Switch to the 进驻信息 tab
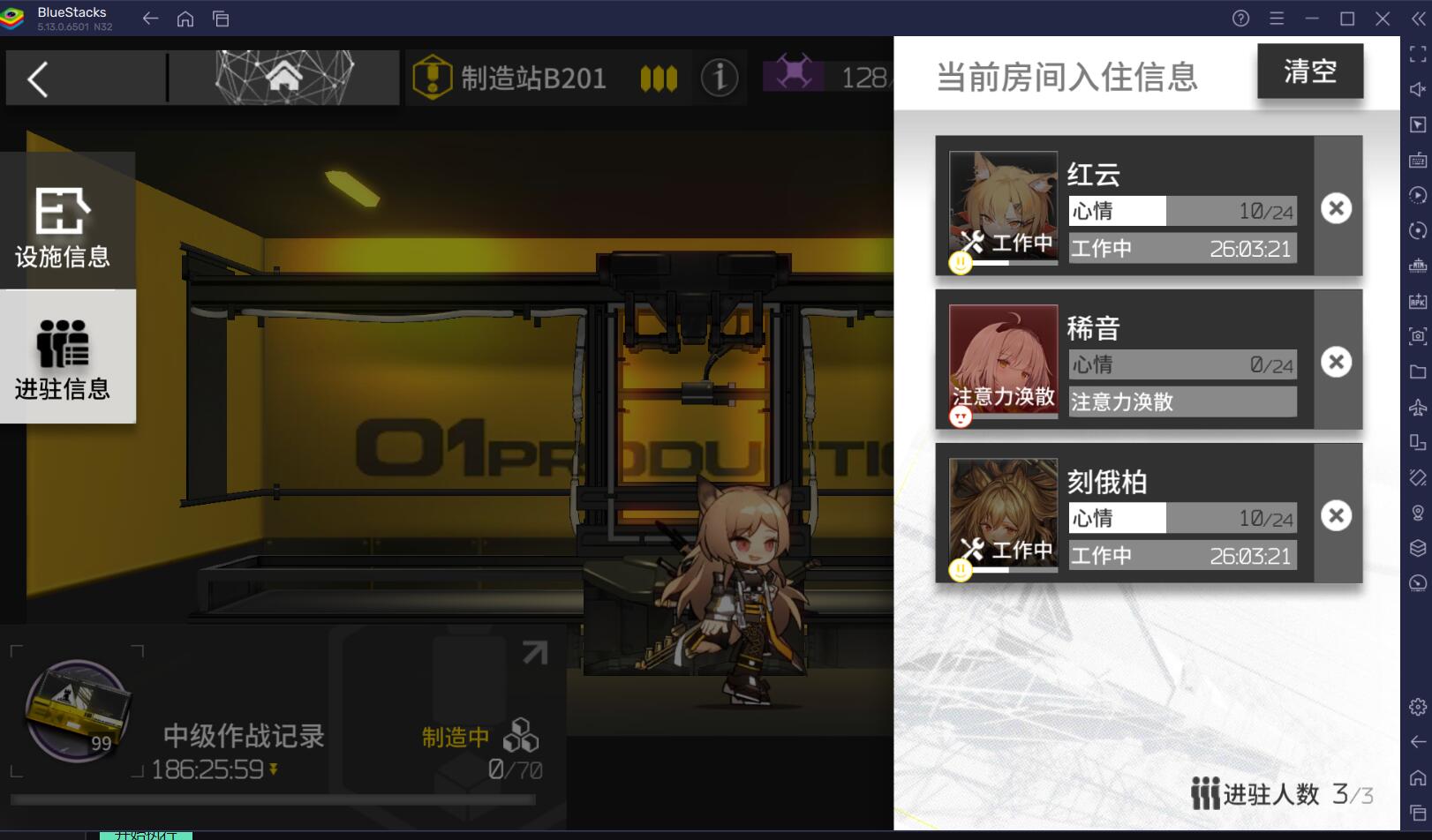 pyautogui.click(x=62, y=357)
